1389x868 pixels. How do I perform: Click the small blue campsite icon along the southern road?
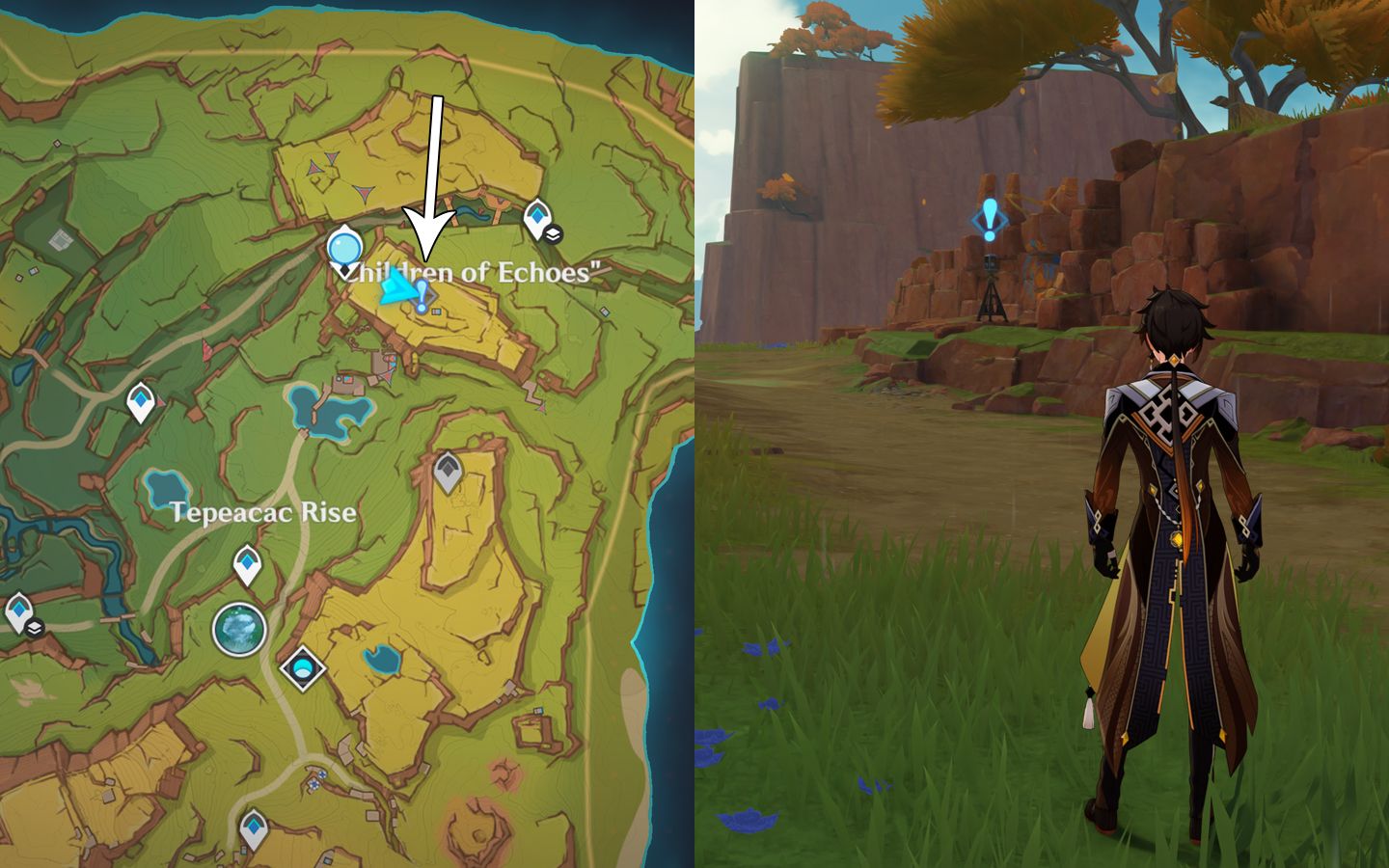pos(321,776)
